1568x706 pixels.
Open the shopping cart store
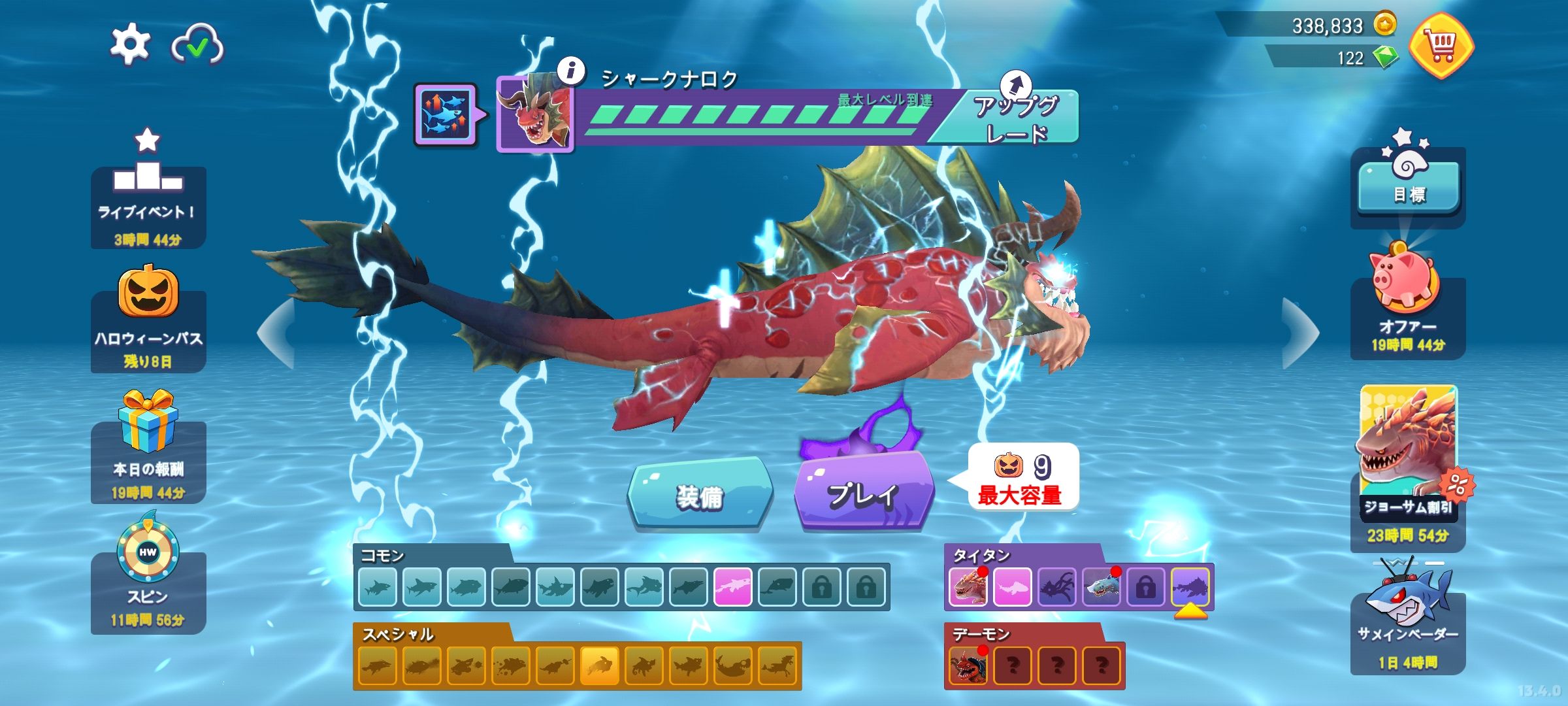(x=1441, y=46)
